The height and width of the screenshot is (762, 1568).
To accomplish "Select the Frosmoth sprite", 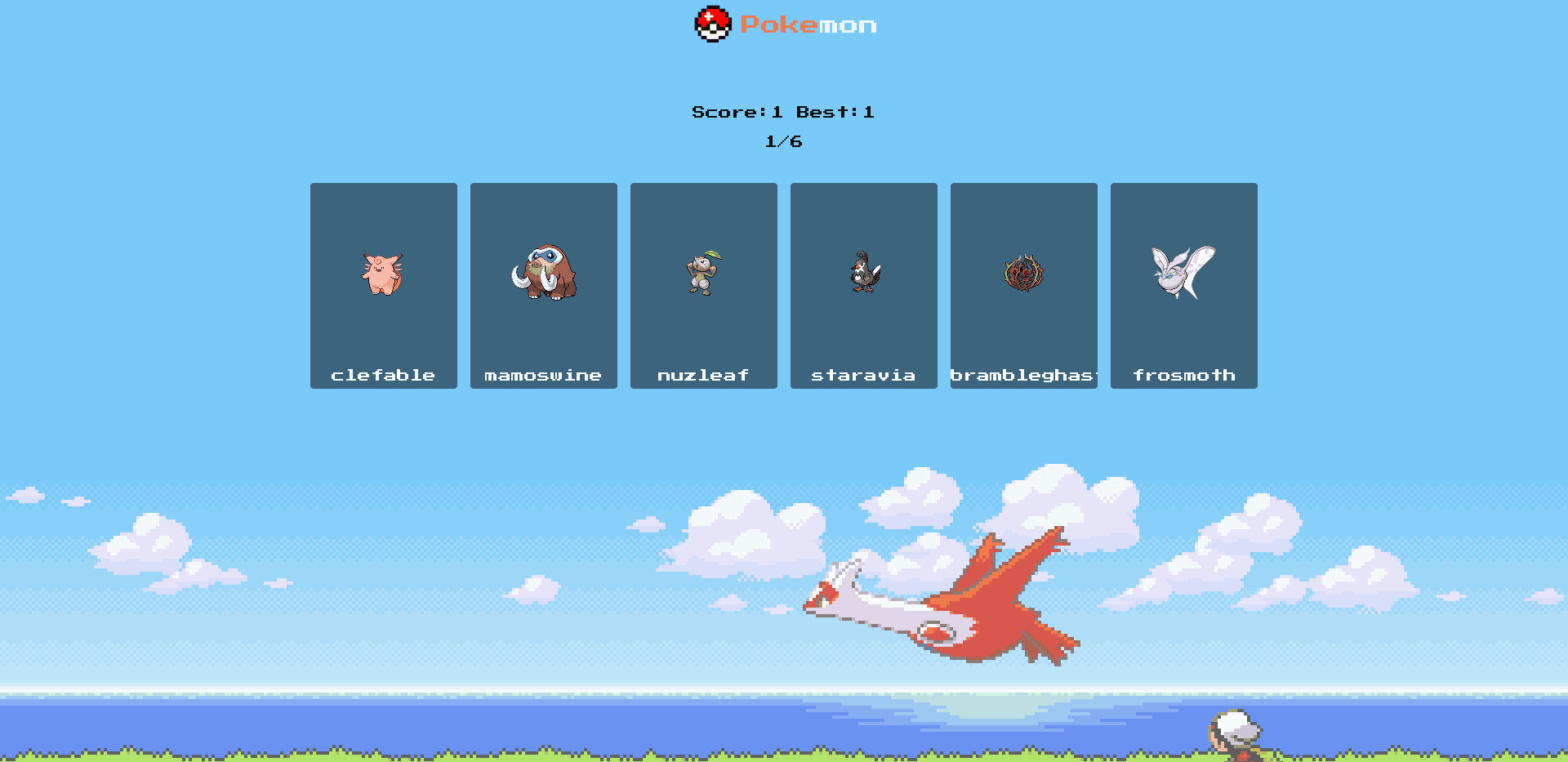I will click(x=1183, y=274).
